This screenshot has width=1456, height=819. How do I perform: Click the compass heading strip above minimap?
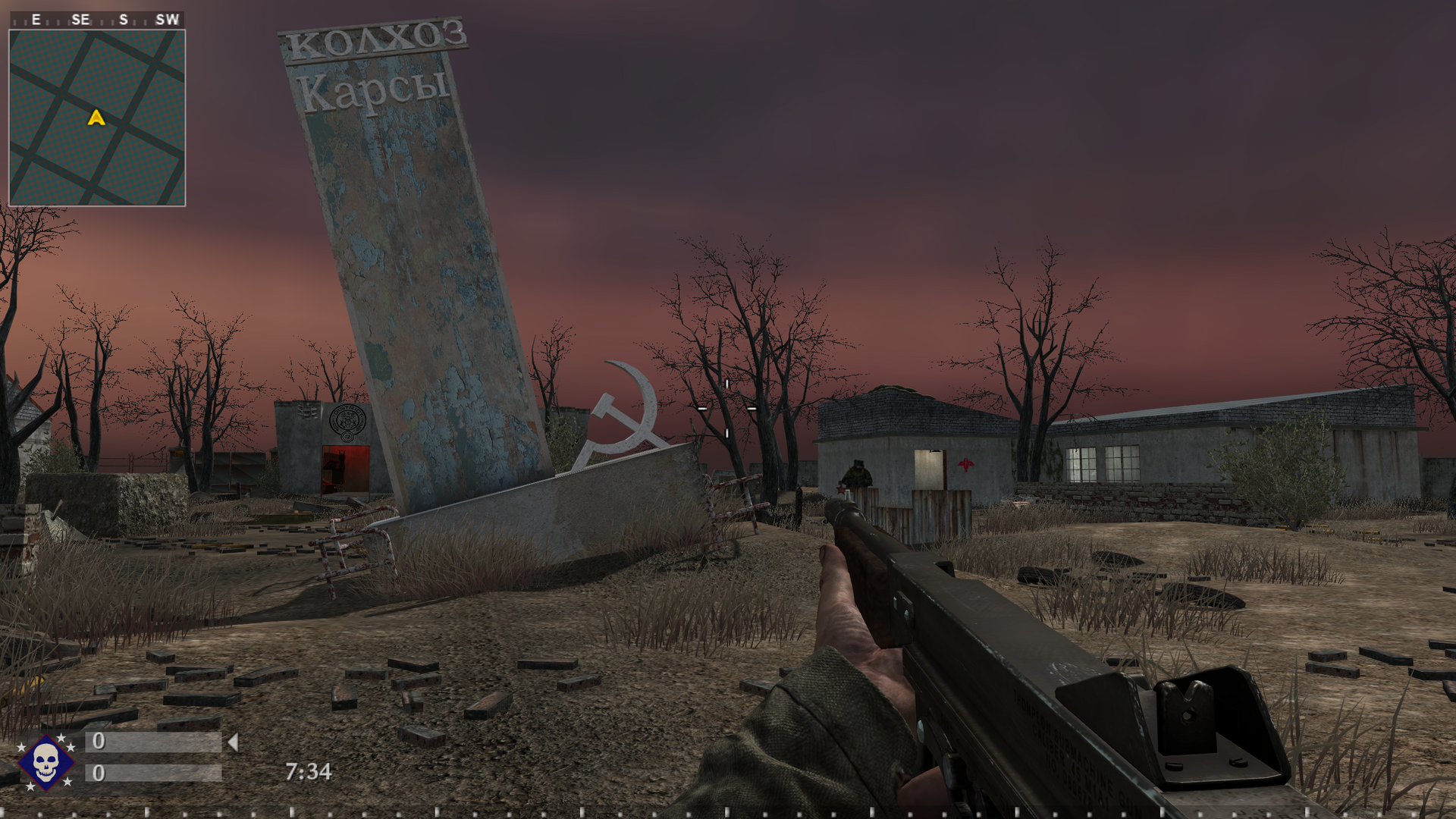tap(97, 20)
